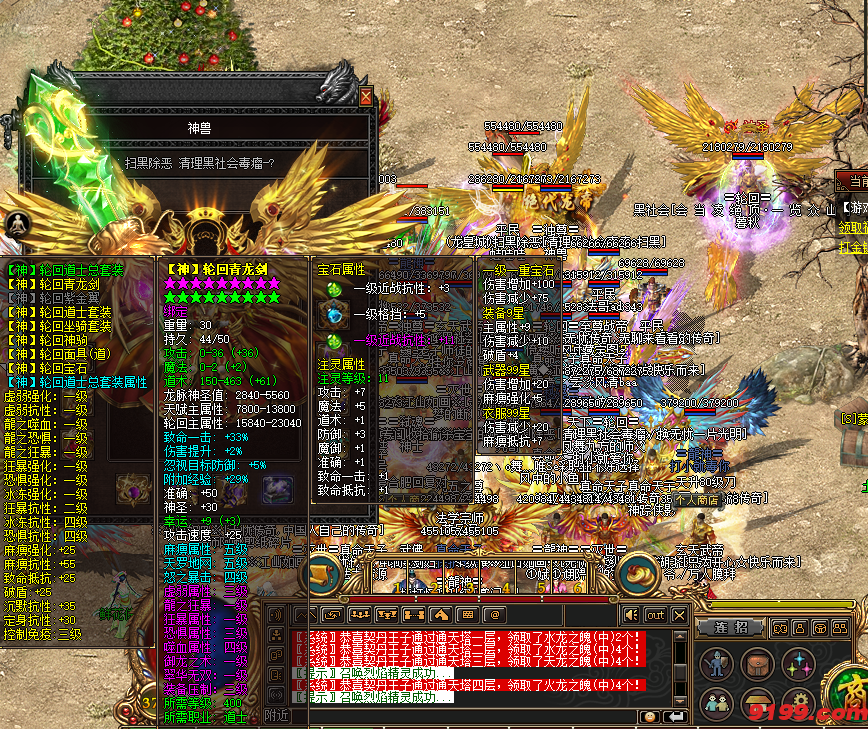Toggle the chat sound speaker icon
The height and width of the screenshot is (729, 868).
click(631, 615)
